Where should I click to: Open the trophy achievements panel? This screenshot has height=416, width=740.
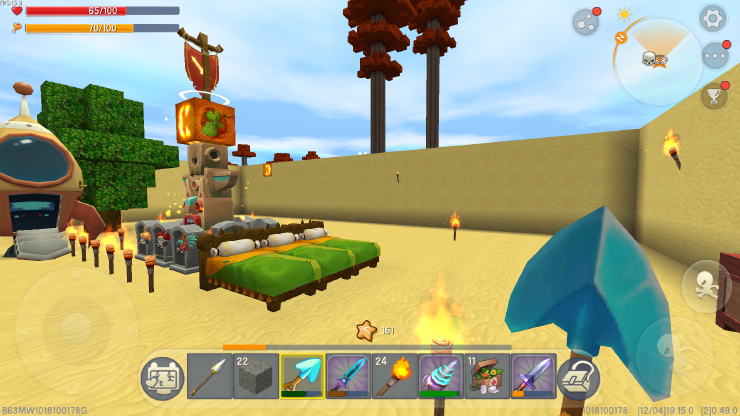714,95
